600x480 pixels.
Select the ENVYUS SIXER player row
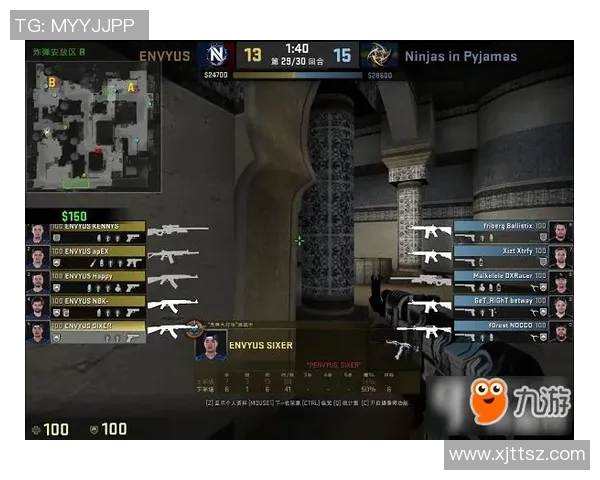[x=96, y=326]
